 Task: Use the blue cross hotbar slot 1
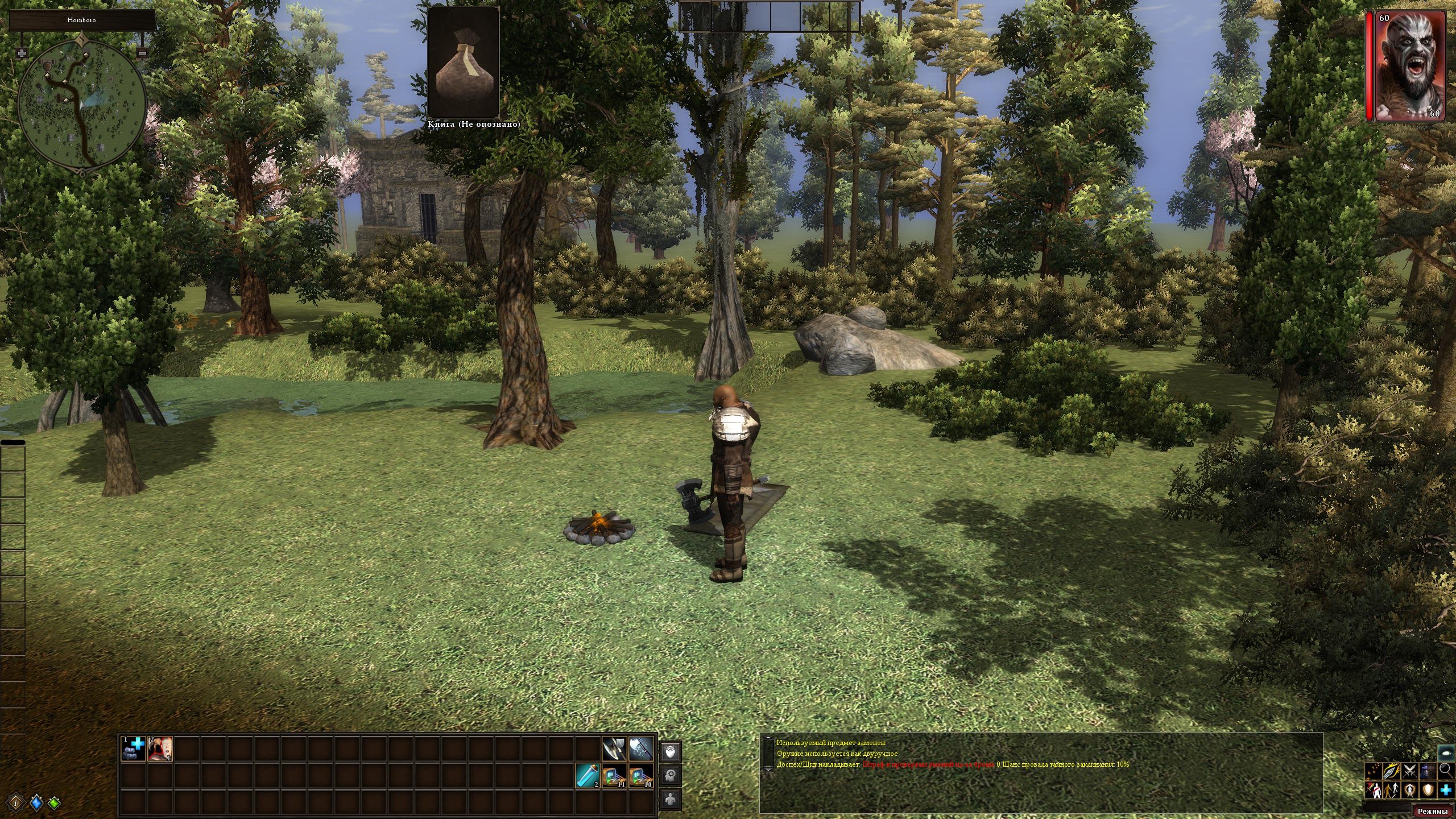(134, 748)
